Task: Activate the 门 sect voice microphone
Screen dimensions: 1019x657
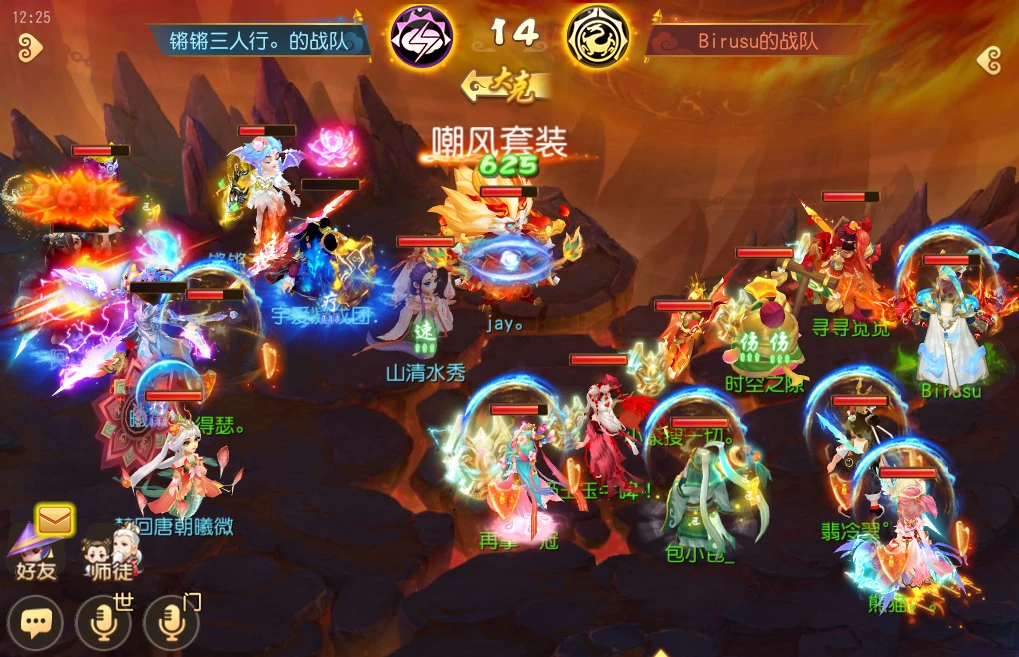Action: pos(171,624)
